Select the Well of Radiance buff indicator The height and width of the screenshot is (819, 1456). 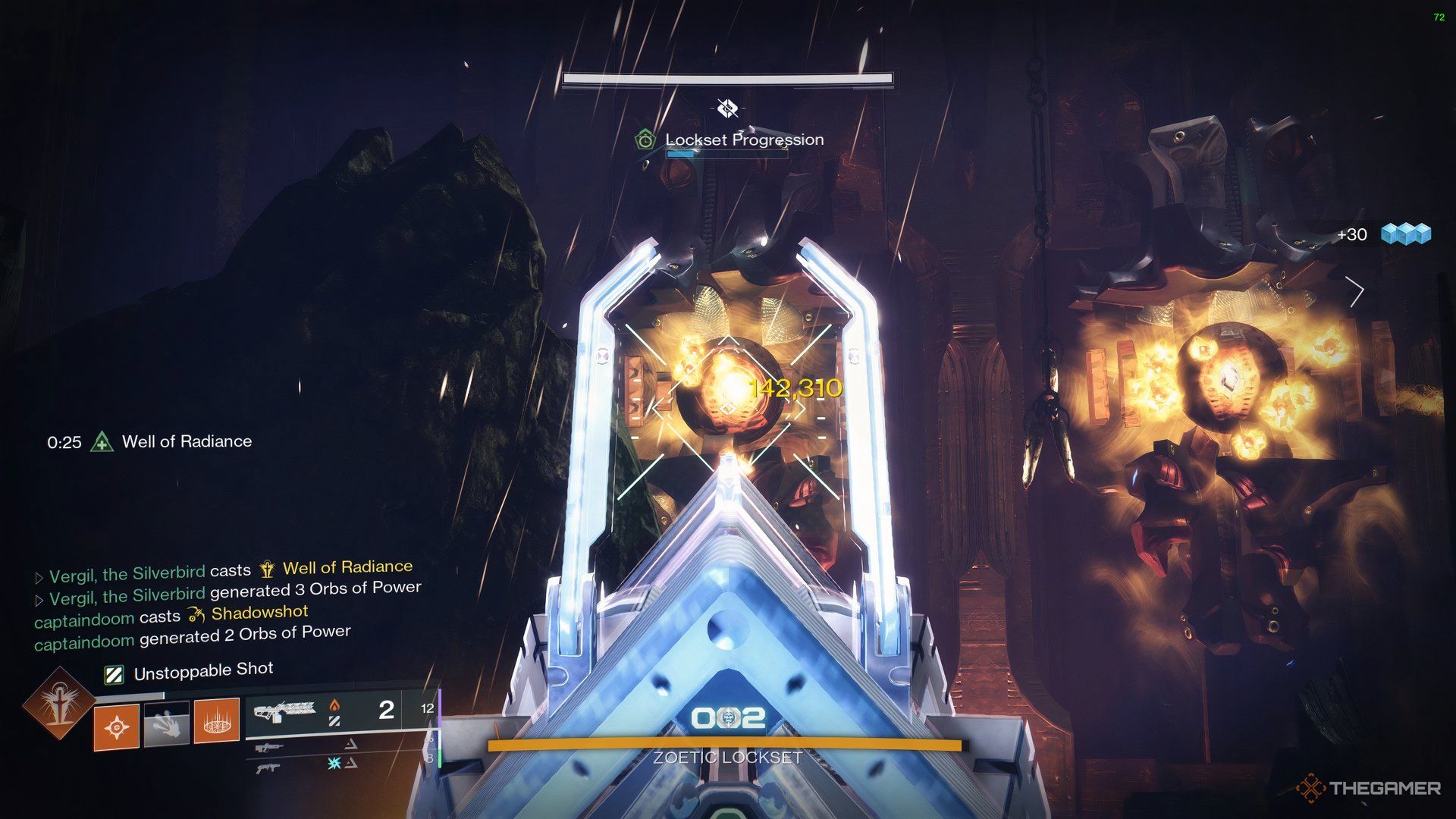(102, 441)
